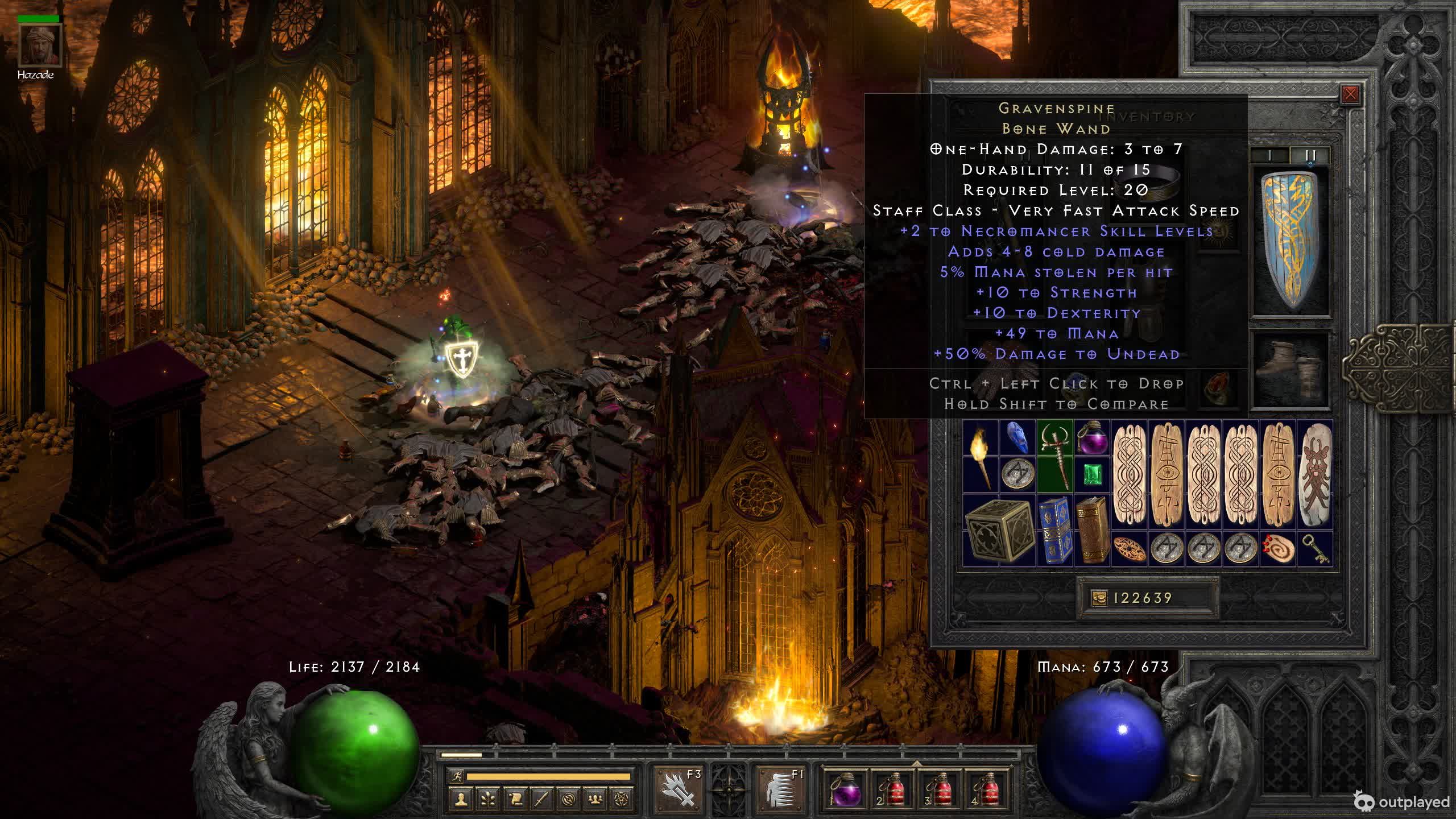Select the blue crystal shard item
Viewport: 1456px width, 819px height.
pyautogui.click(x=1017, y=437)
